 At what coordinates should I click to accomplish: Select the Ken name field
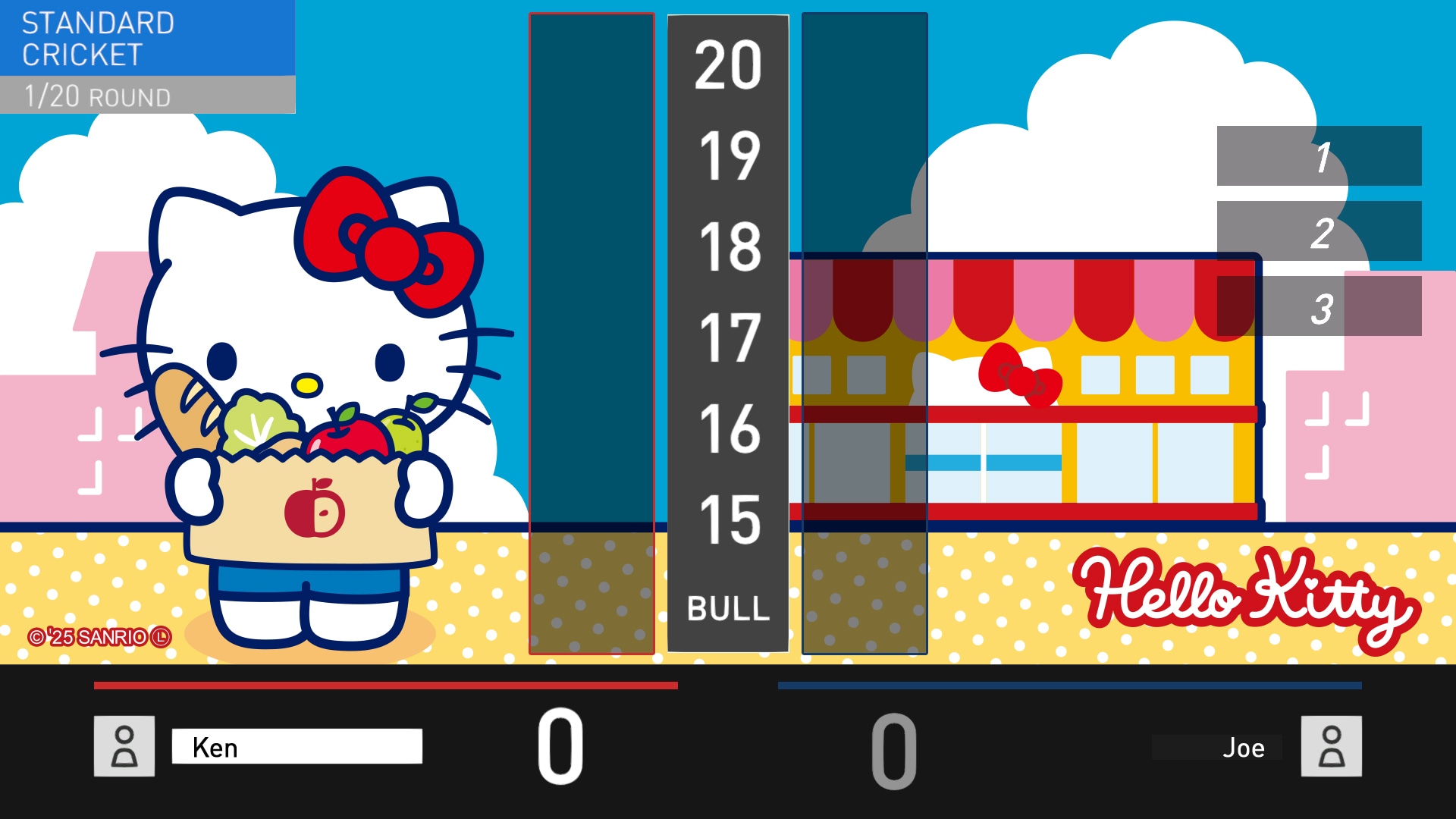tap(297, 747)
